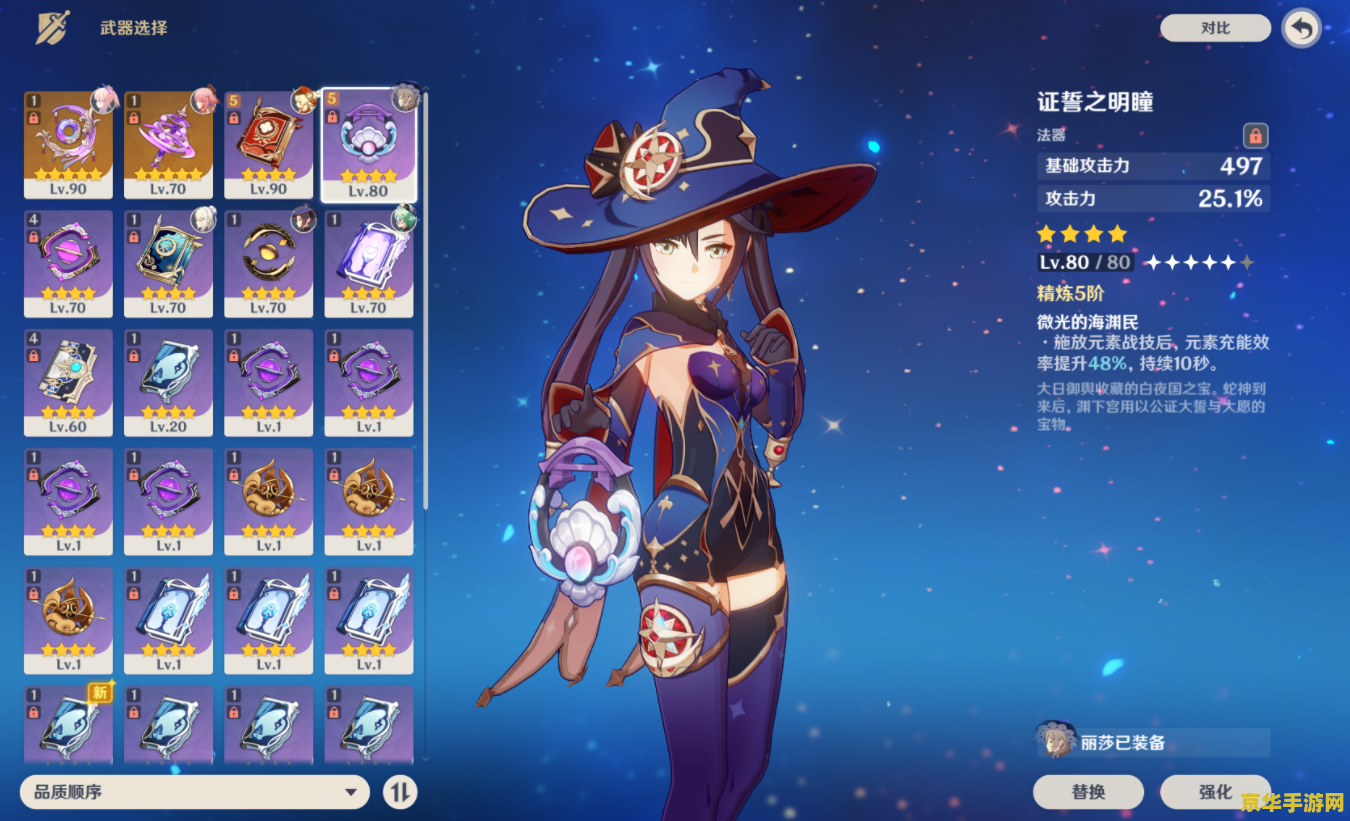
Task: Click the circular back arrow at top right
Action: pos(1300,28)
